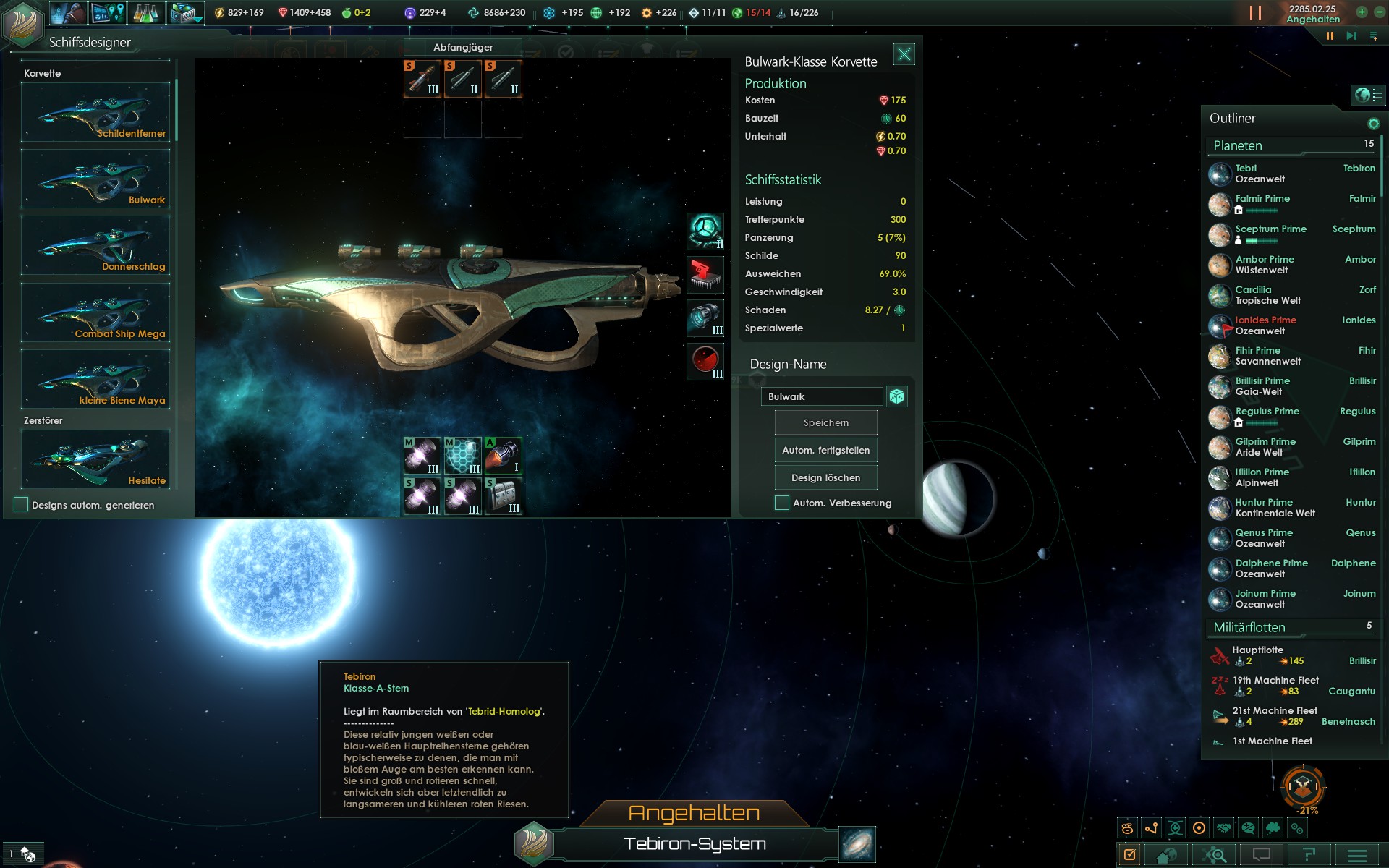This screenshot has height=868, width=1389.
Task: Select the Schildentferner corvette design
Action: pyautogui.click(x=95, y=112)
